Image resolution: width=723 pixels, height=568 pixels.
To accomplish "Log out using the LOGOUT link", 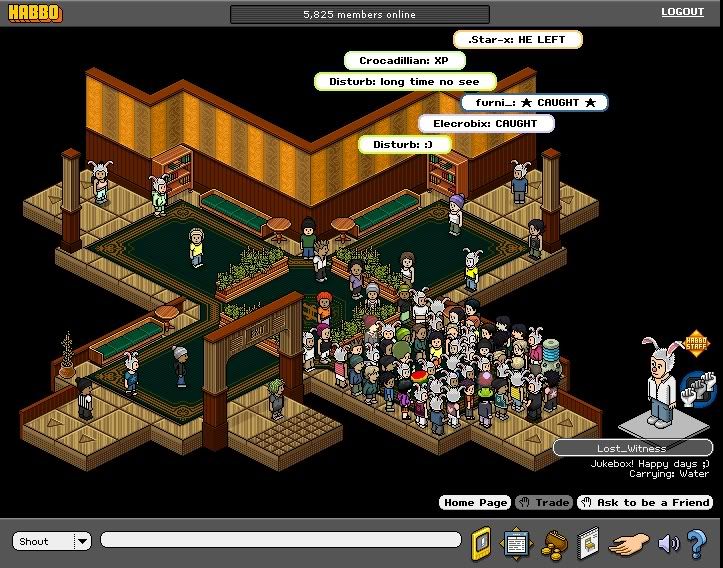I will click(682, 12).
